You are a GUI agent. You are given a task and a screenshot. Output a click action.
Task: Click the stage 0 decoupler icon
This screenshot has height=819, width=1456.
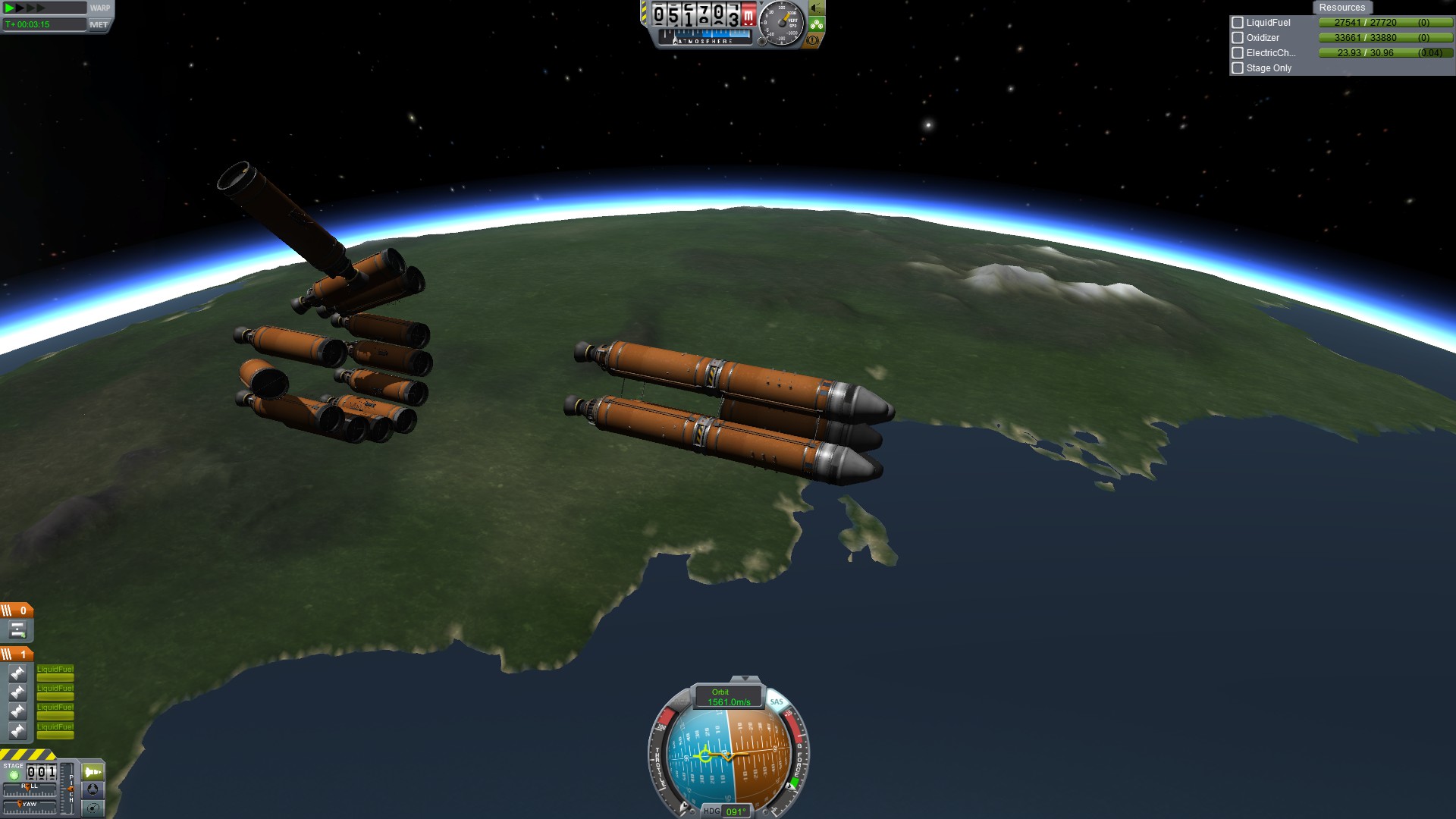[17, 630]
